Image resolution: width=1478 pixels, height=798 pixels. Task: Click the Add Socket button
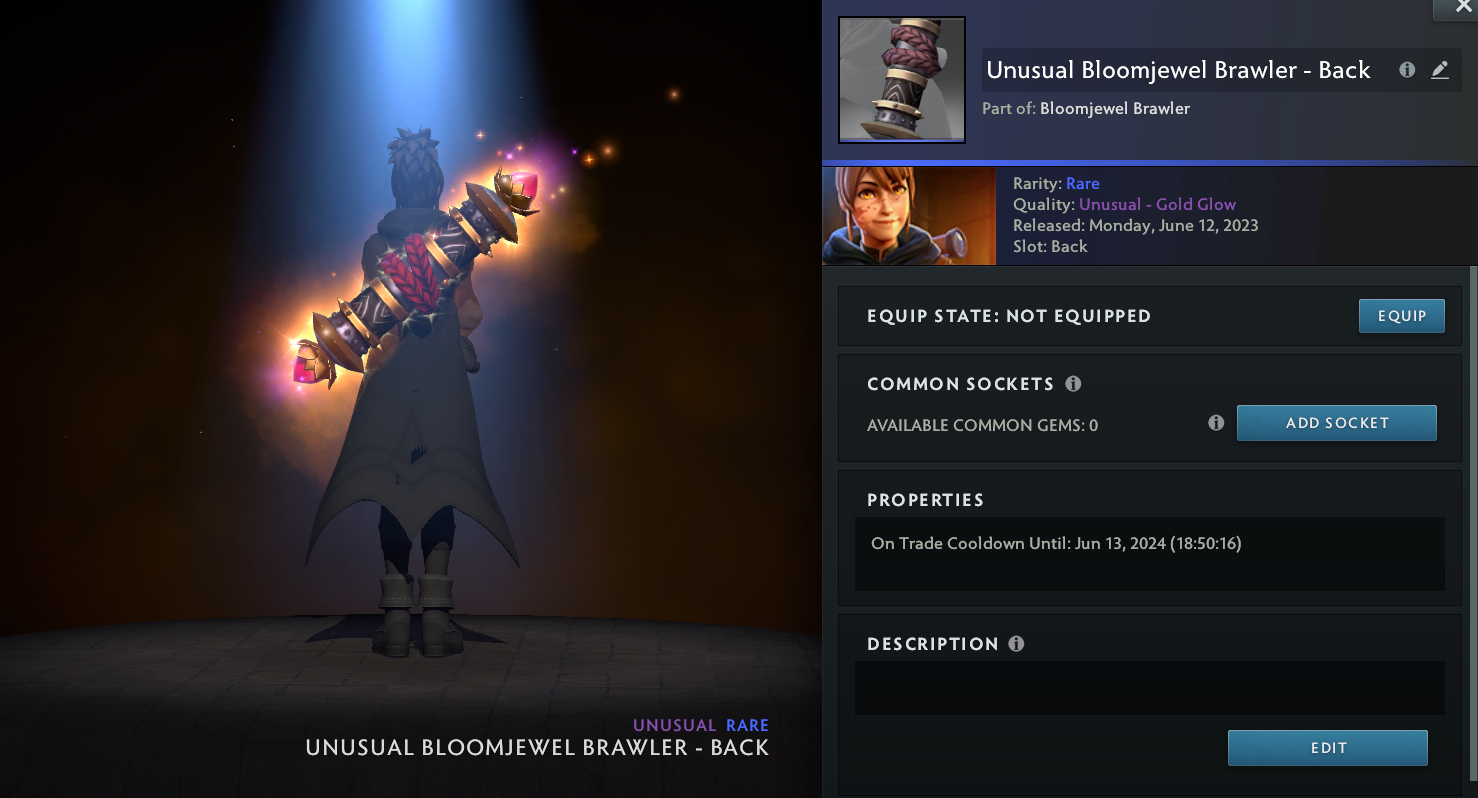pyautogui.click(x=1336, y=423)
